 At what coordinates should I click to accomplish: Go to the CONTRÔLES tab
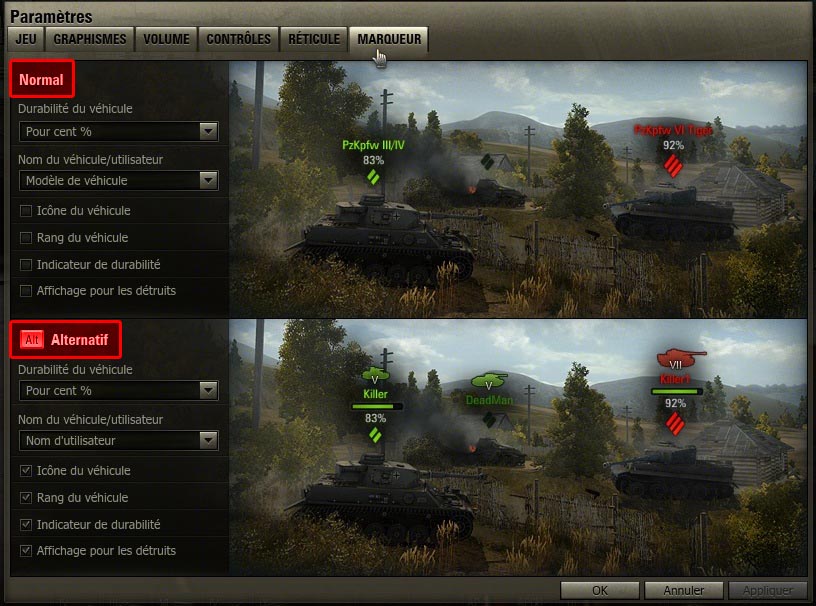click(x=238, y=39)
